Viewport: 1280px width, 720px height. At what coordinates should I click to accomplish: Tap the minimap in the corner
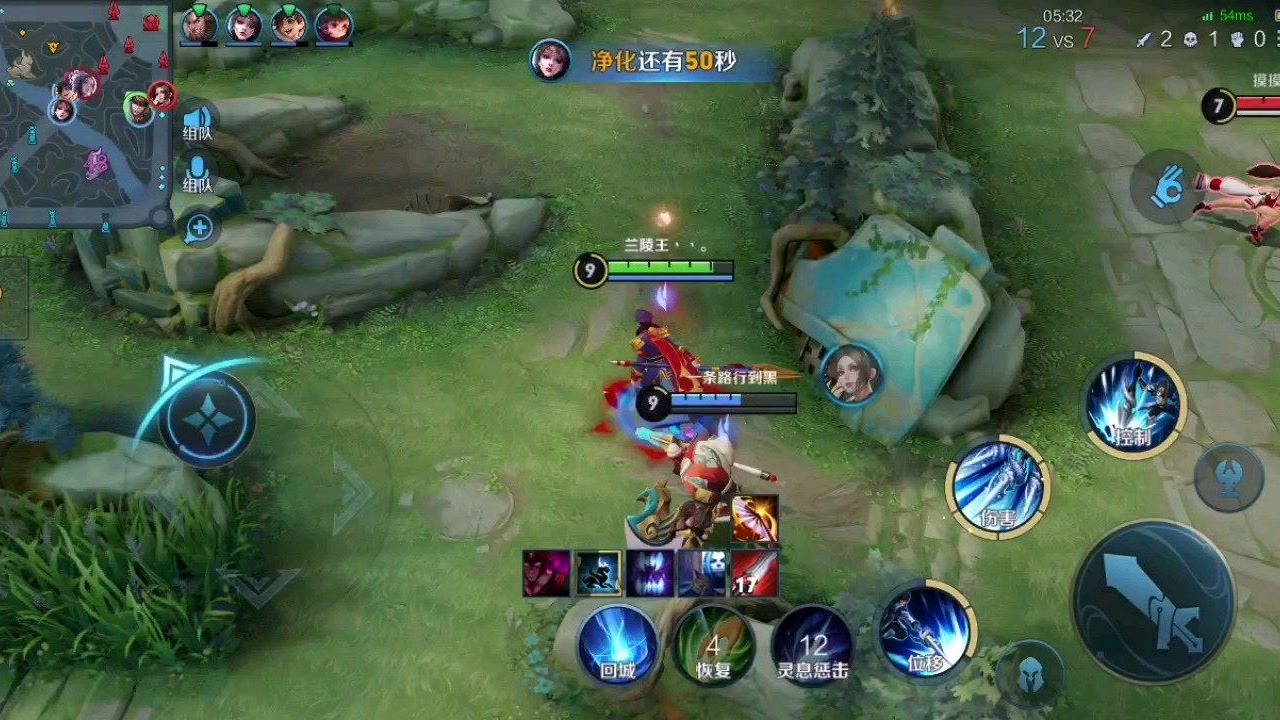pyautogui.click(x=85, y=112)
